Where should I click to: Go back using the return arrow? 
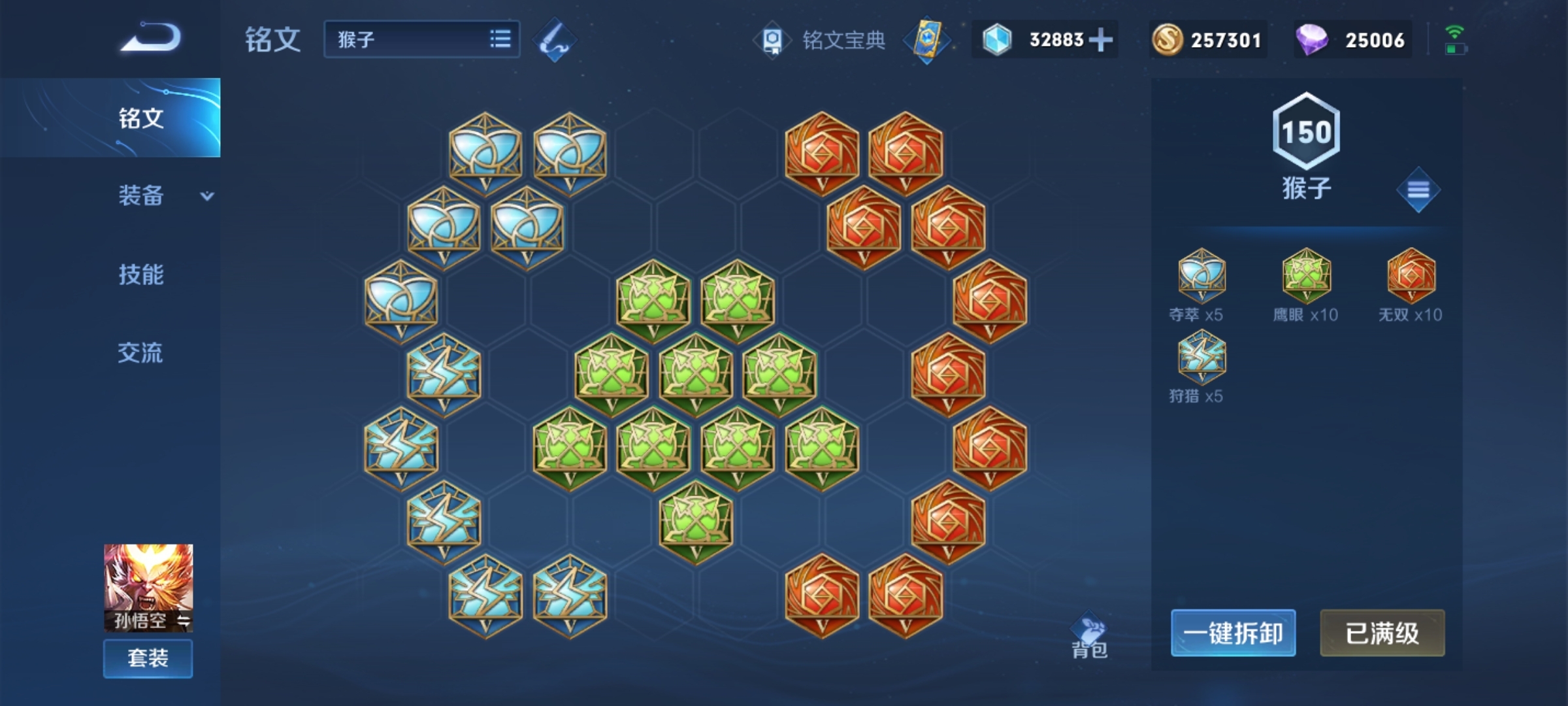pyautogui.click(x=152, y=37)
